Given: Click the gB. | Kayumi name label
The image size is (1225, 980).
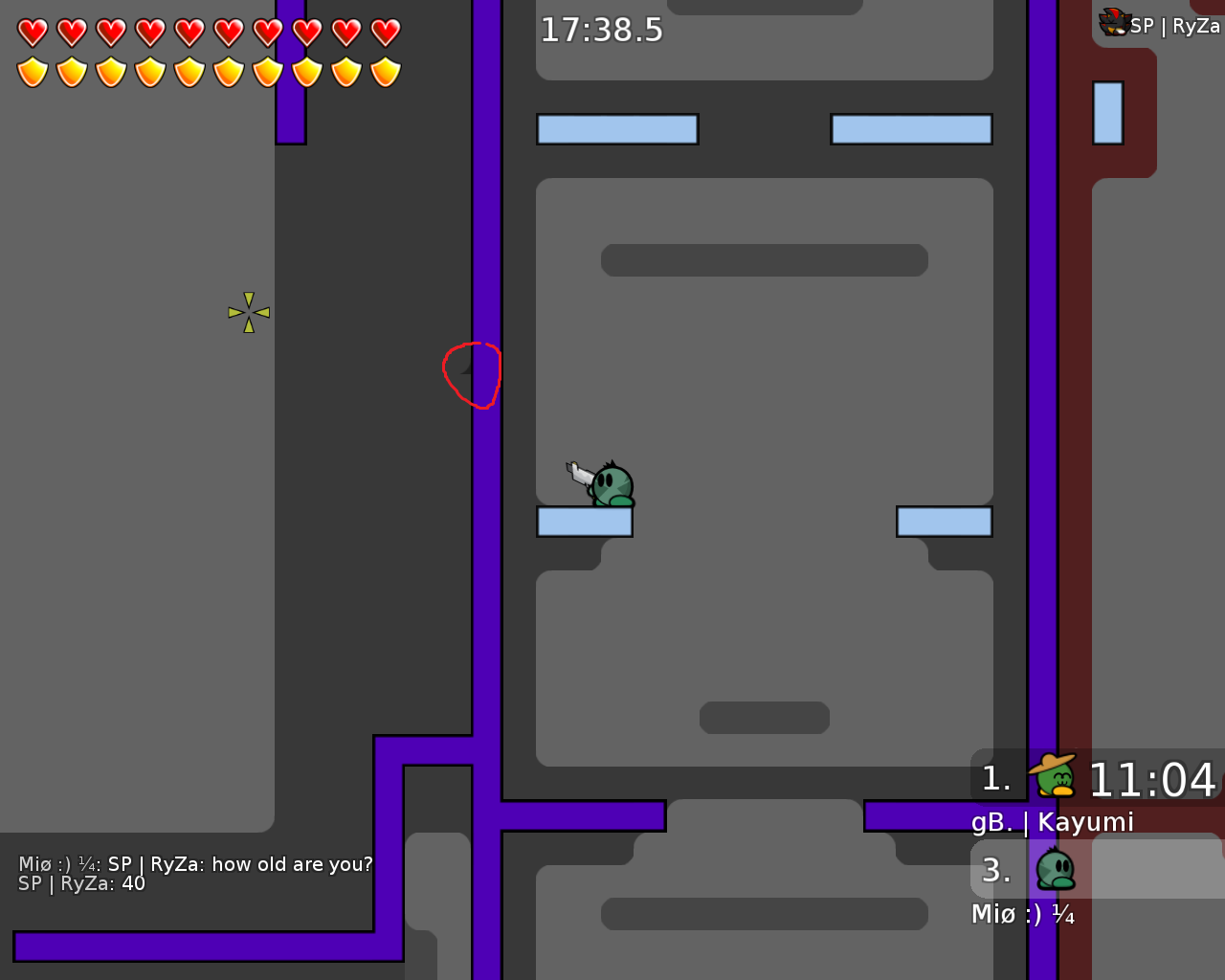Looking at the screenshot, I should [x=1053, y=821].
